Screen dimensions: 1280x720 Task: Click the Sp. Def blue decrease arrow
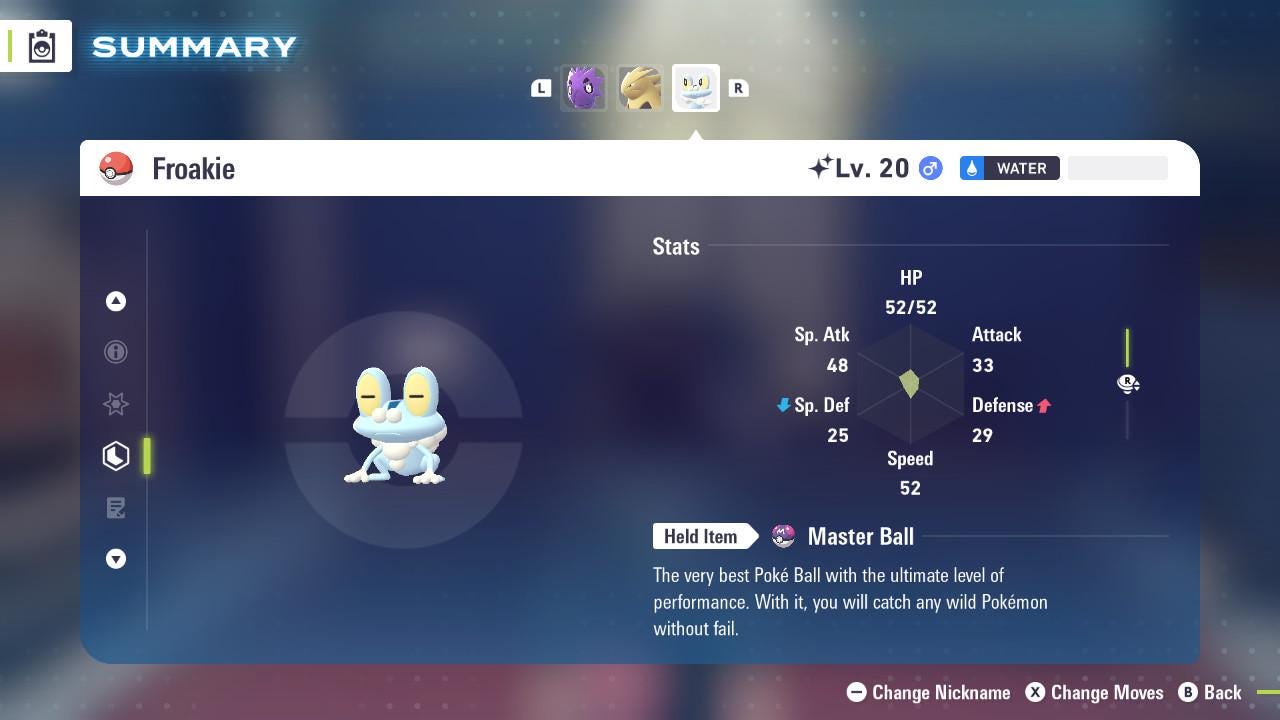coord(782,405)
